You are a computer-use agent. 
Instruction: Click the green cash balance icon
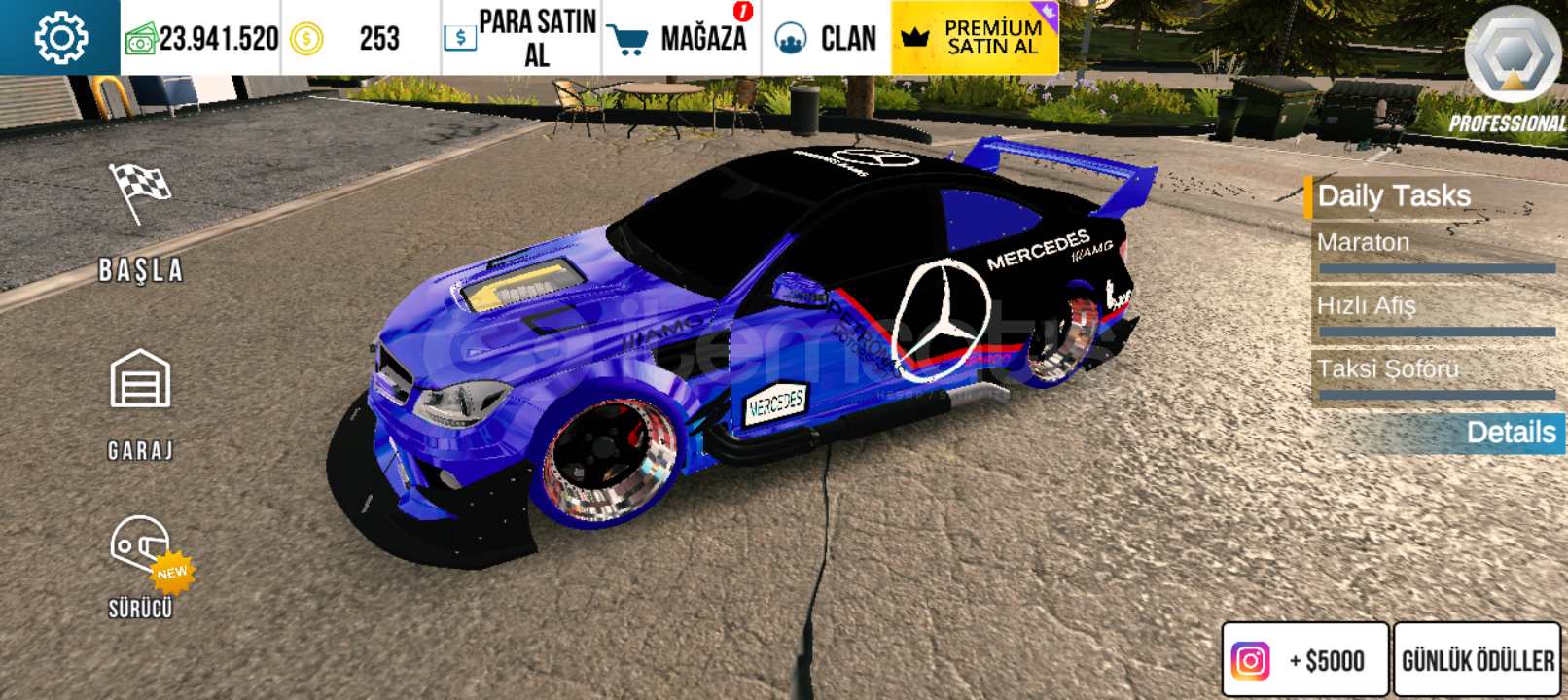click(x=141, y=40)
